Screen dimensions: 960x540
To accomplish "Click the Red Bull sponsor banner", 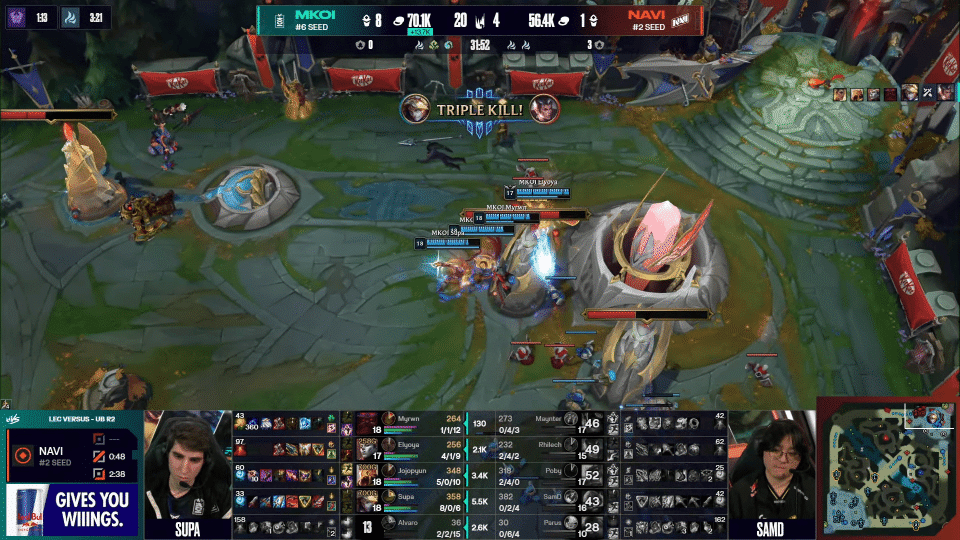I will 70,510.
